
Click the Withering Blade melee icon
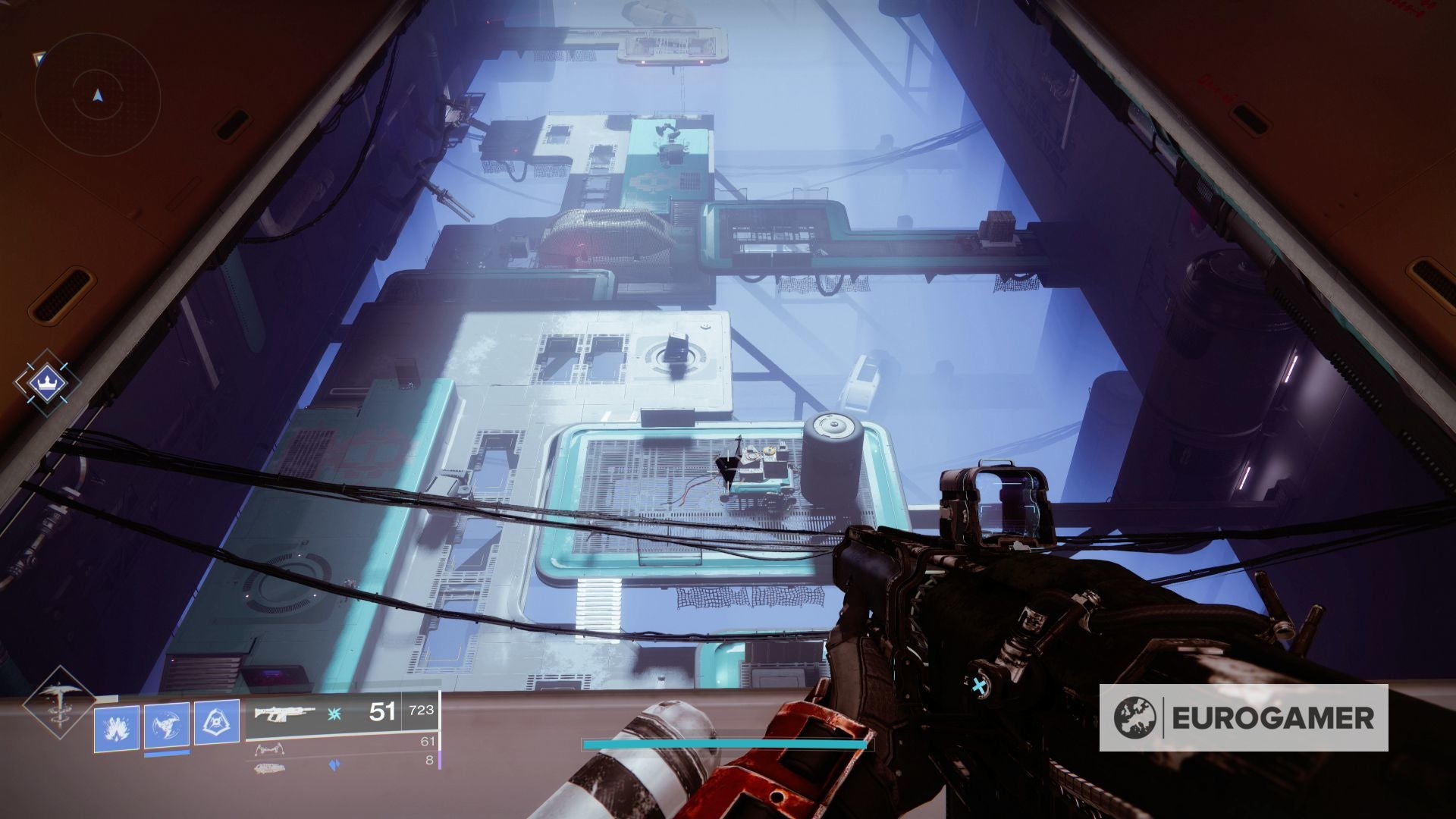tap(165, 725)
